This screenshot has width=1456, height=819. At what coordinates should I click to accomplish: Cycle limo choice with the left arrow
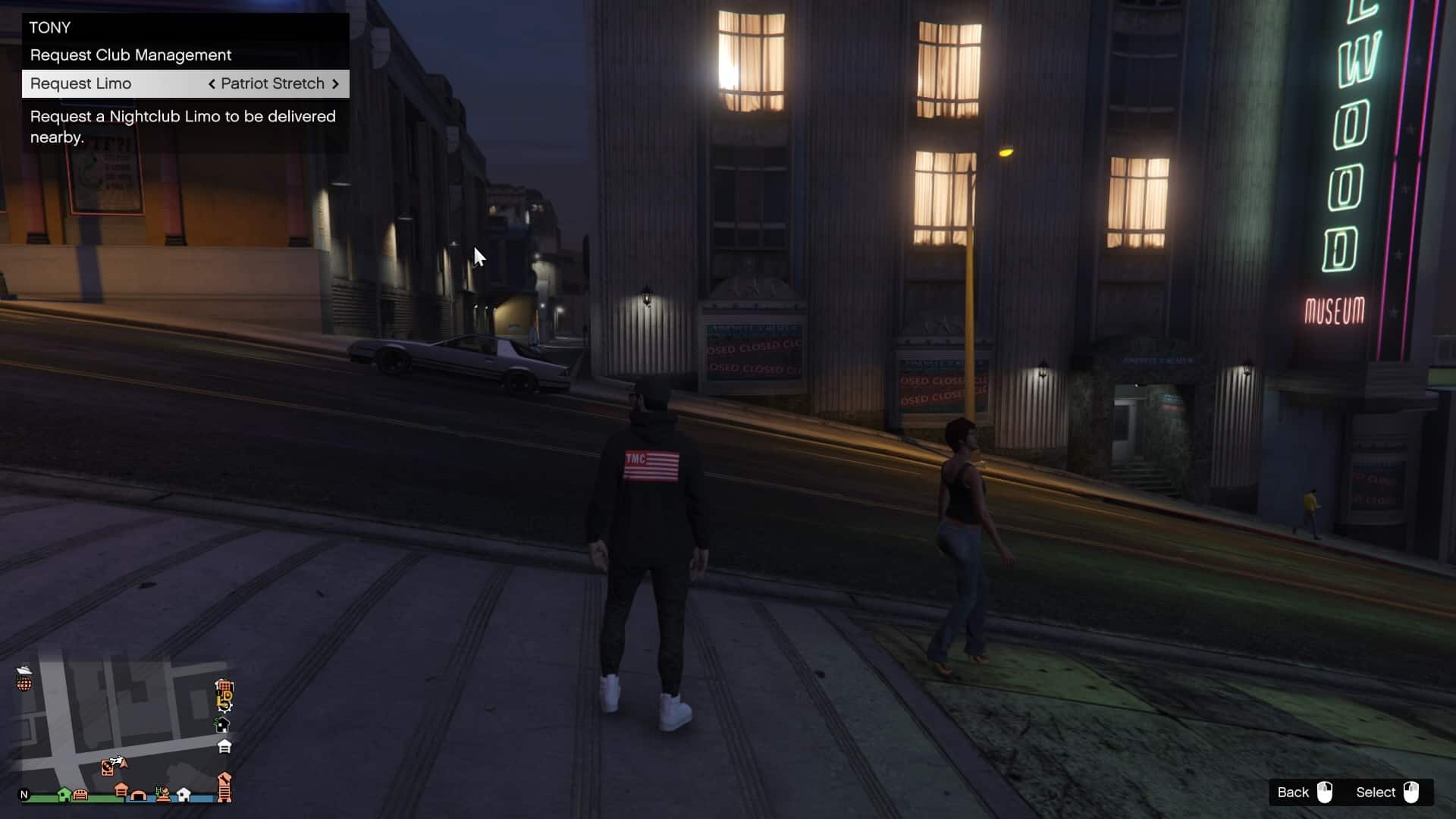coord(212,83)
